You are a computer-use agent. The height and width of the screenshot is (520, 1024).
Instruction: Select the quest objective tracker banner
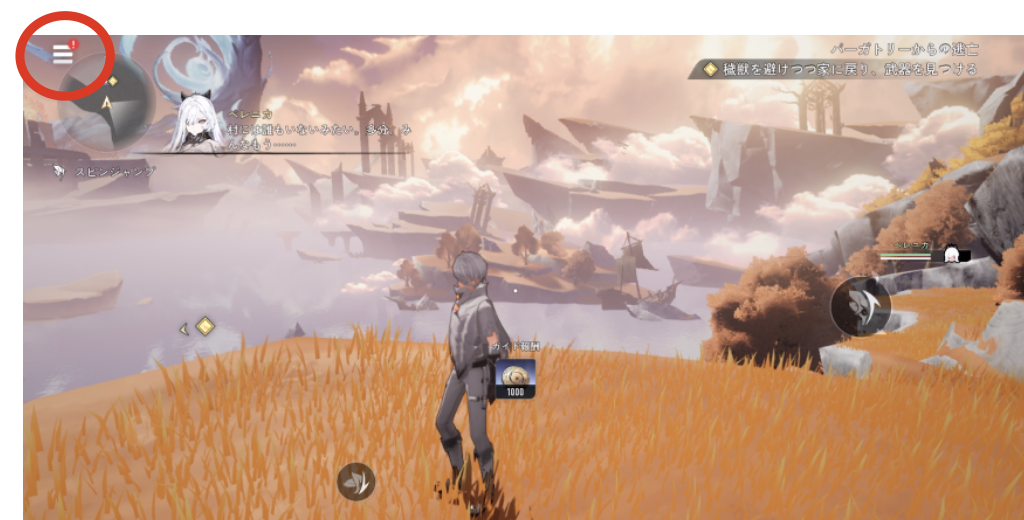[x=842, y=70]
